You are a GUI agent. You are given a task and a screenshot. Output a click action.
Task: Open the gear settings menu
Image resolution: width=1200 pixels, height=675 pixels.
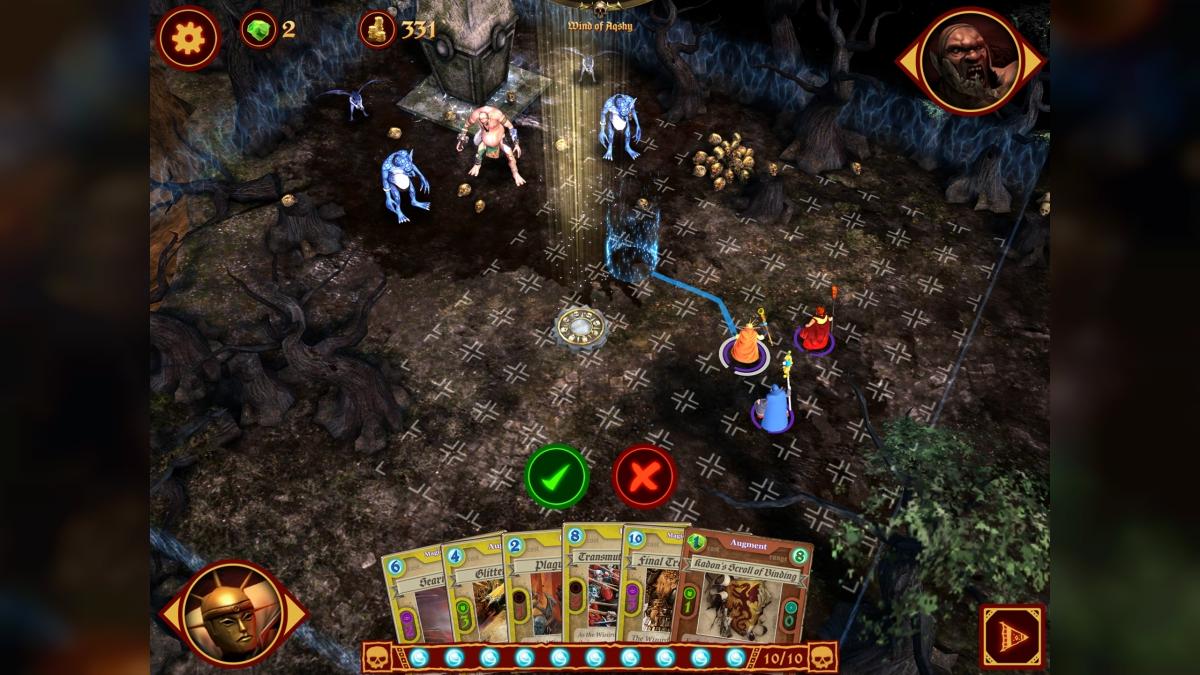(188, 38)
